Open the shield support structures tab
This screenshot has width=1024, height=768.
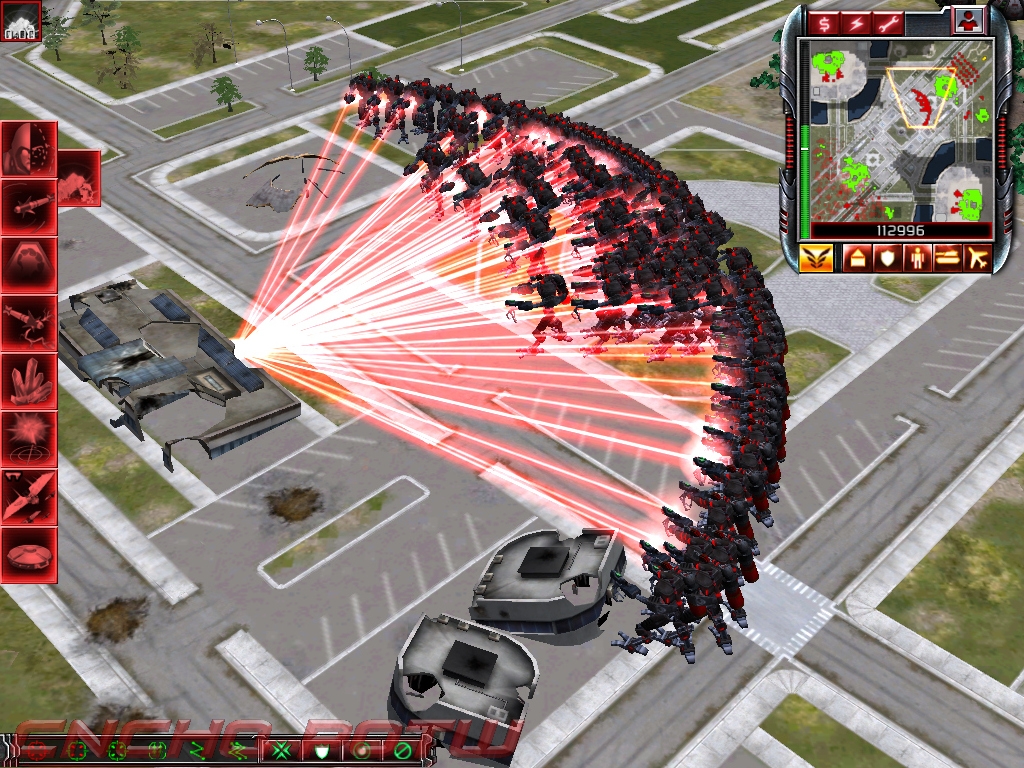[887, 259]
